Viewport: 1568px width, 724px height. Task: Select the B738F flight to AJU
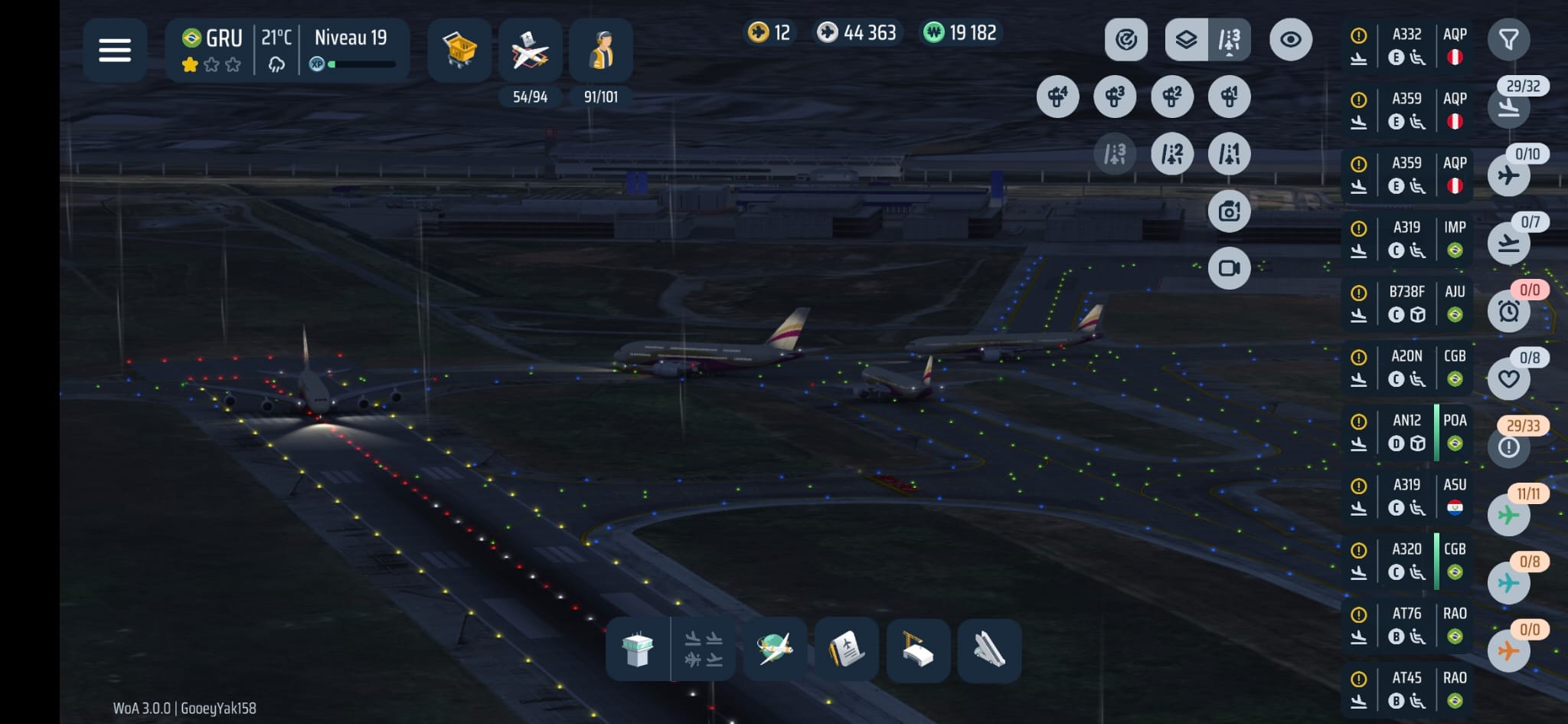[1407, 303]
